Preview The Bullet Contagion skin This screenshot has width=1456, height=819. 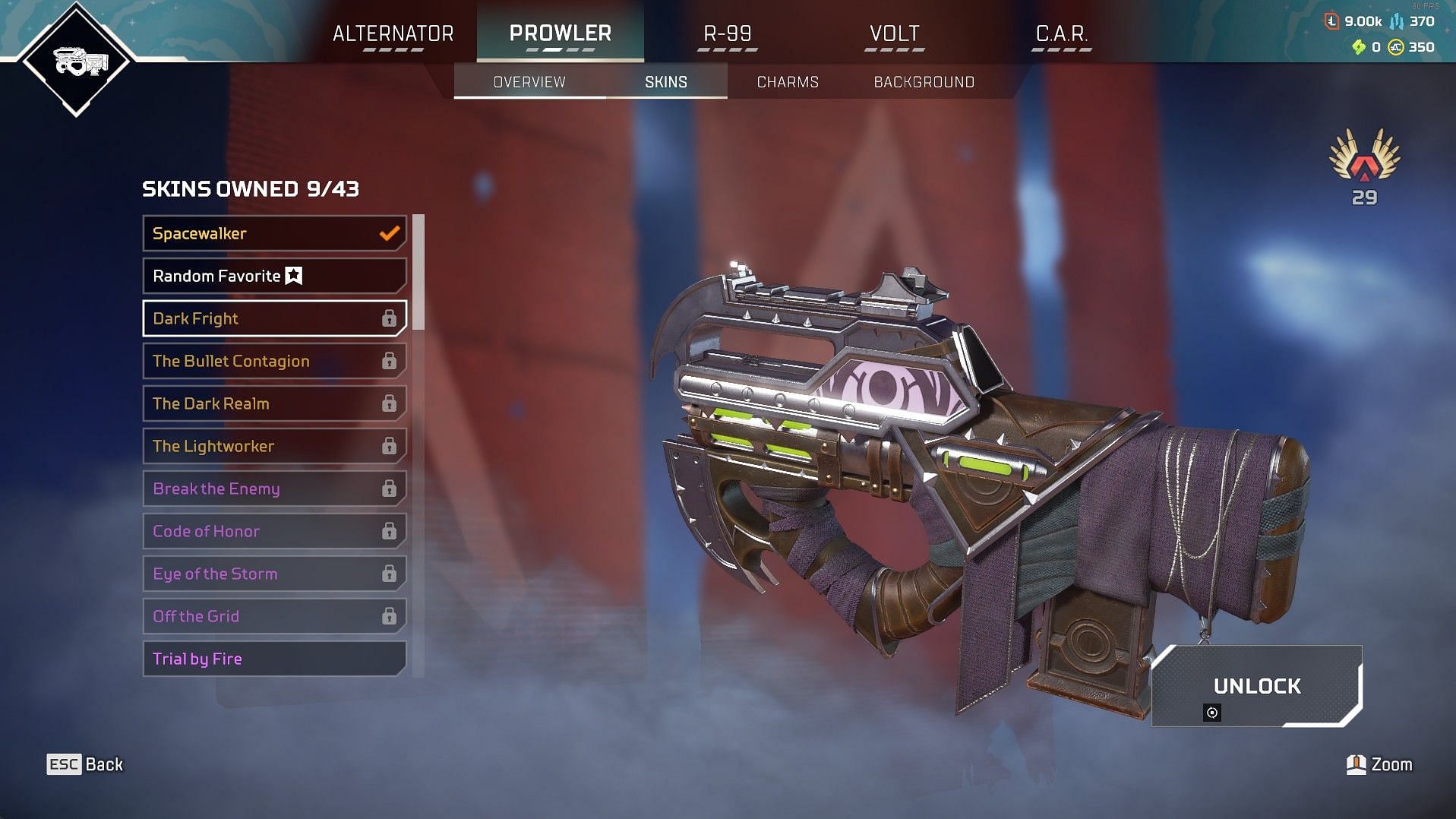(x=274, y=361)
